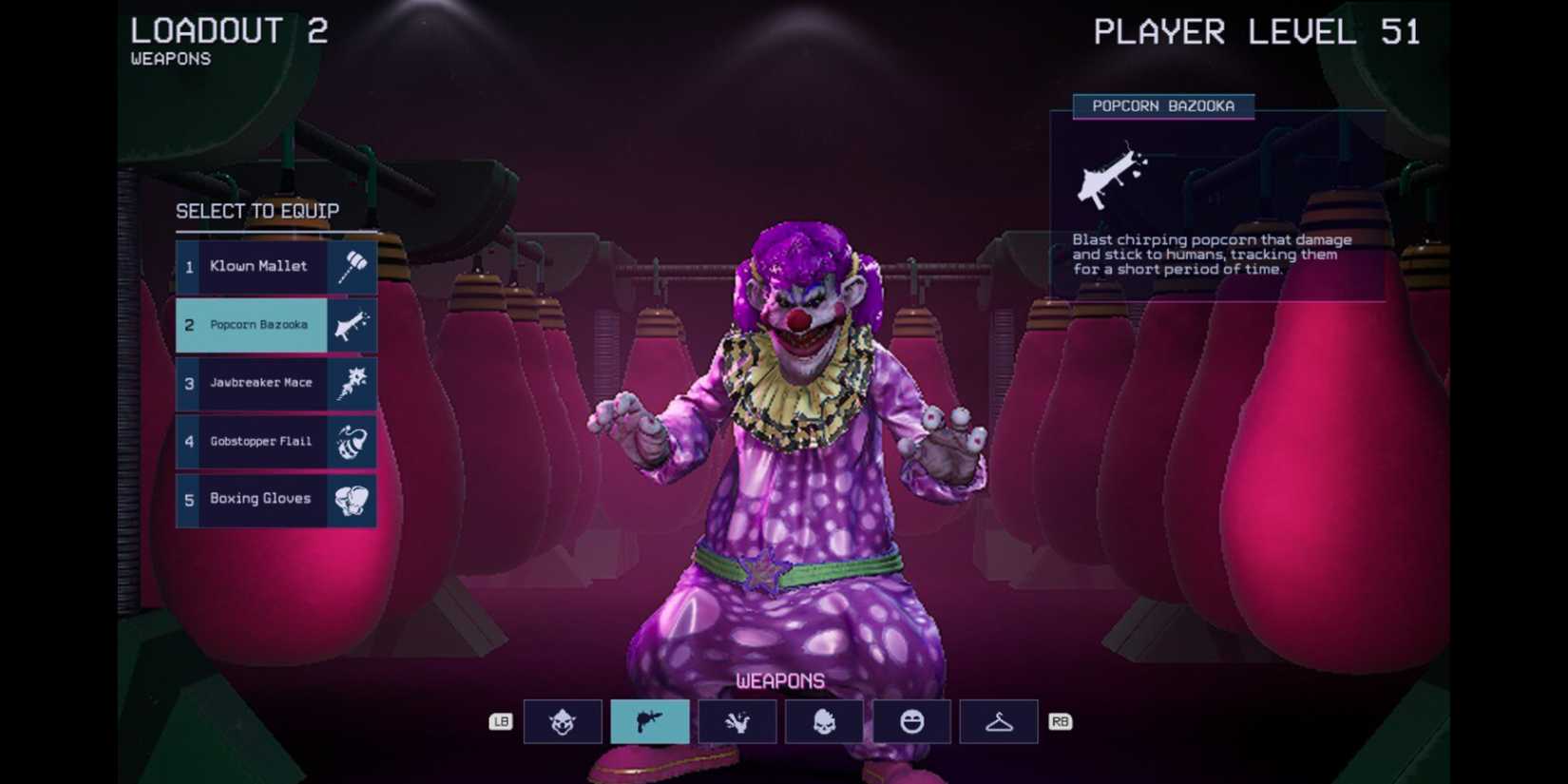Equip Boxing Gloves in slot 5

point(259,499)
